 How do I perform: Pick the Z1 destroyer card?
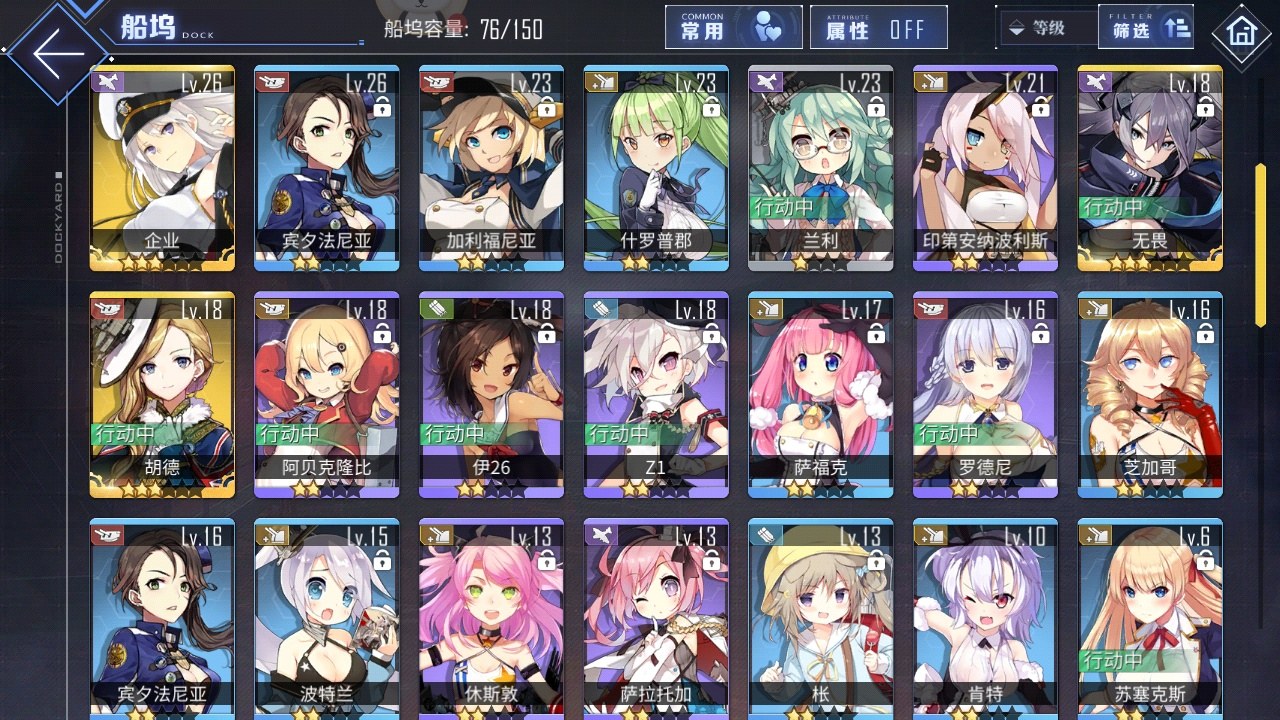pos(656,394)
